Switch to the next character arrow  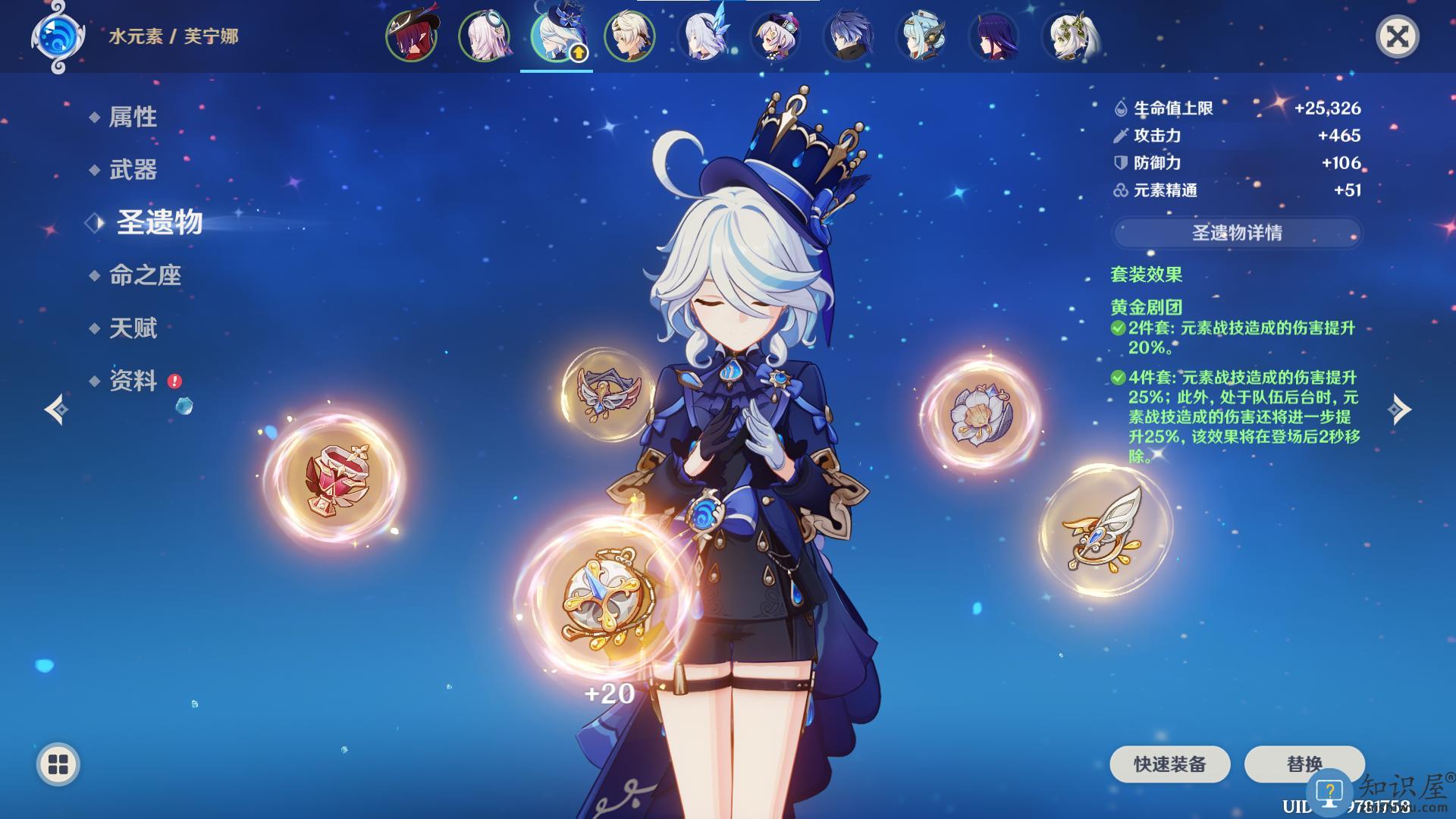[1399, 409]
